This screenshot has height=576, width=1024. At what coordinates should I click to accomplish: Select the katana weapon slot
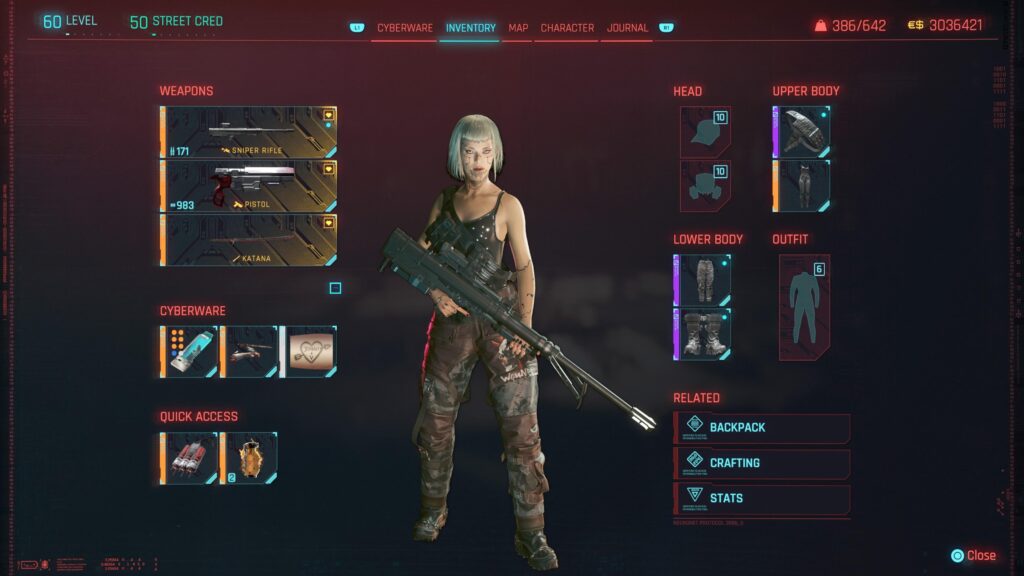click(x=248, y=240)
